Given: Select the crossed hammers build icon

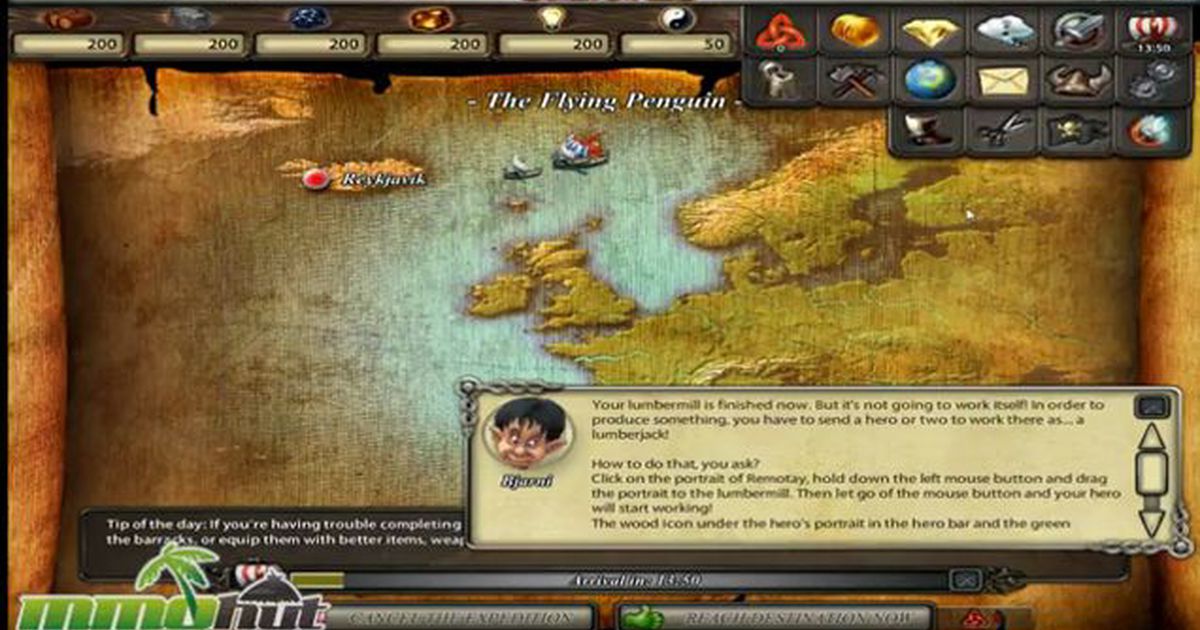Looking at the screenshot, I should 855,81.
